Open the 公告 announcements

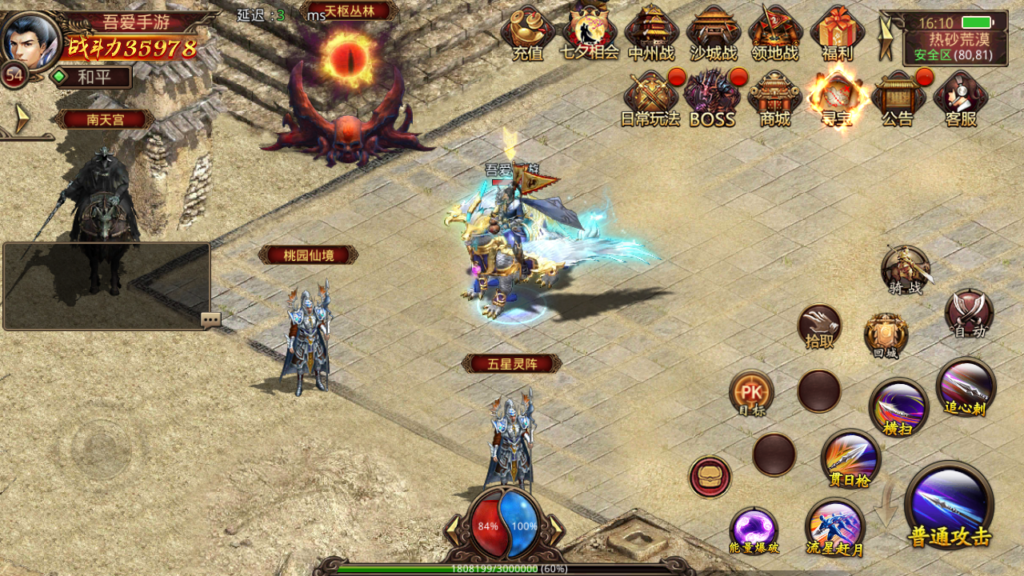pos(897,98)
